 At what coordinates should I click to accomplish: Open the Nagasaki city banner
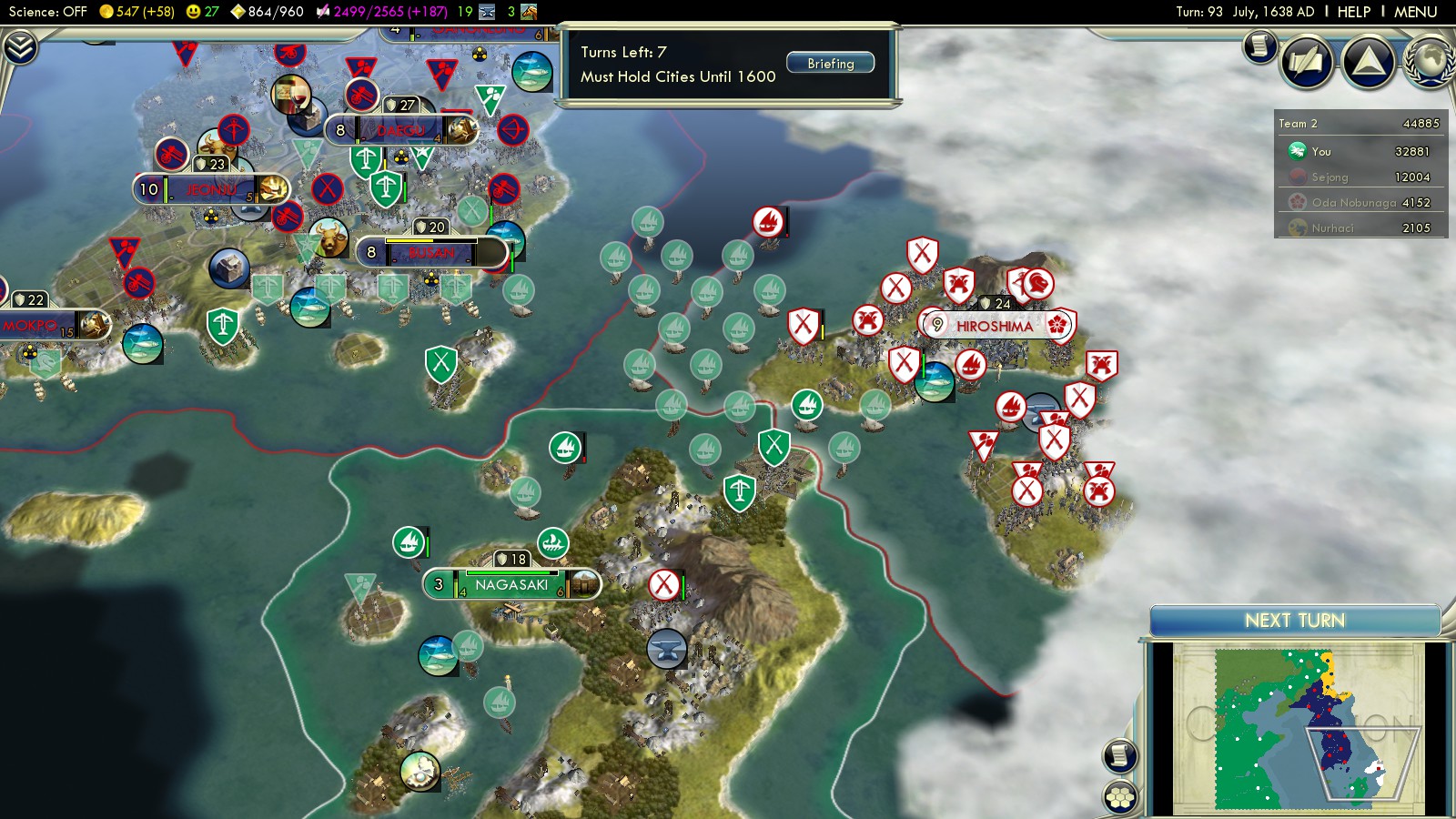coord(511,584)
